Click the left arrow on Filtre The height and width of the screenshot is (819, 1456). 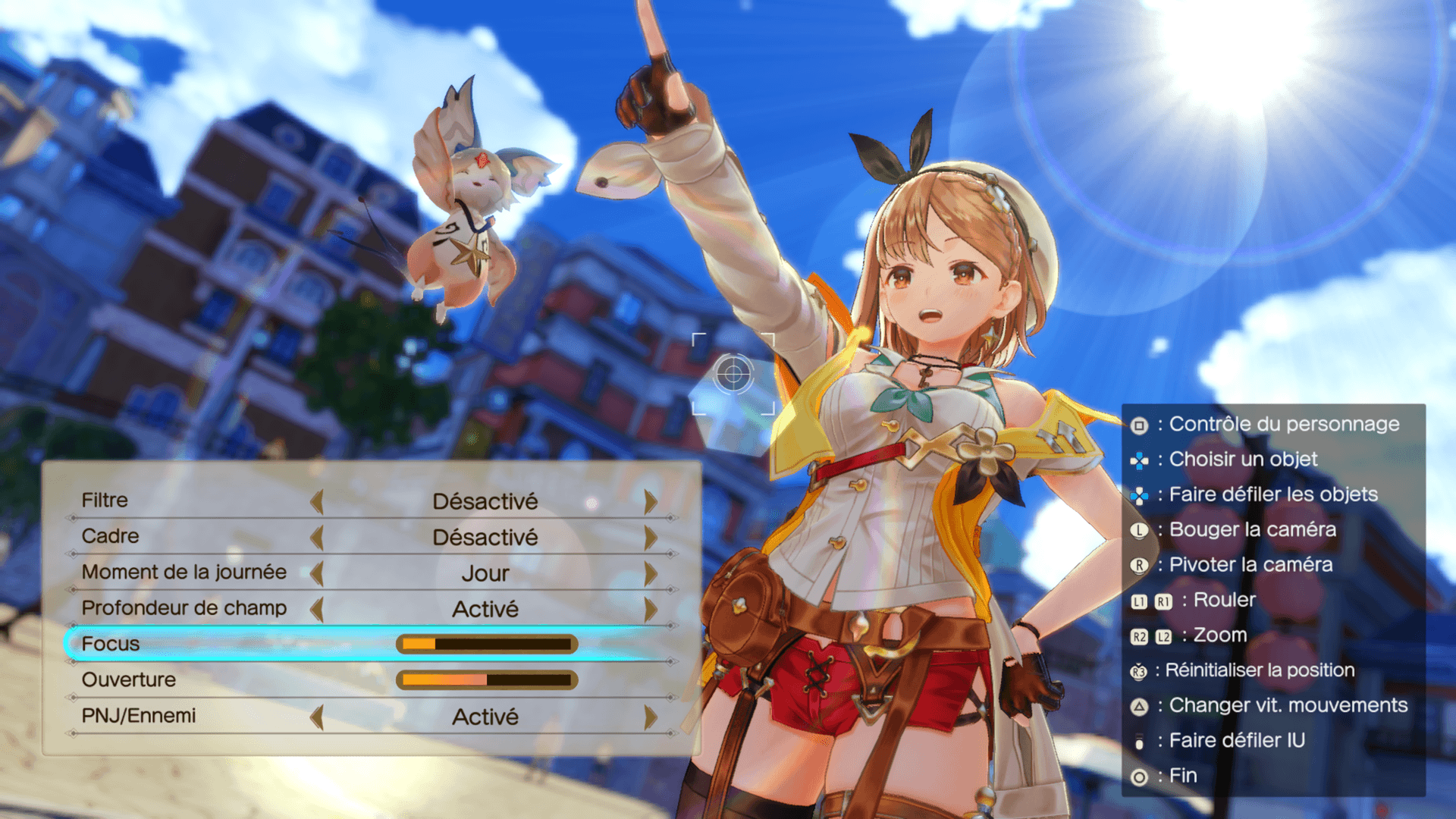(317, 501)
